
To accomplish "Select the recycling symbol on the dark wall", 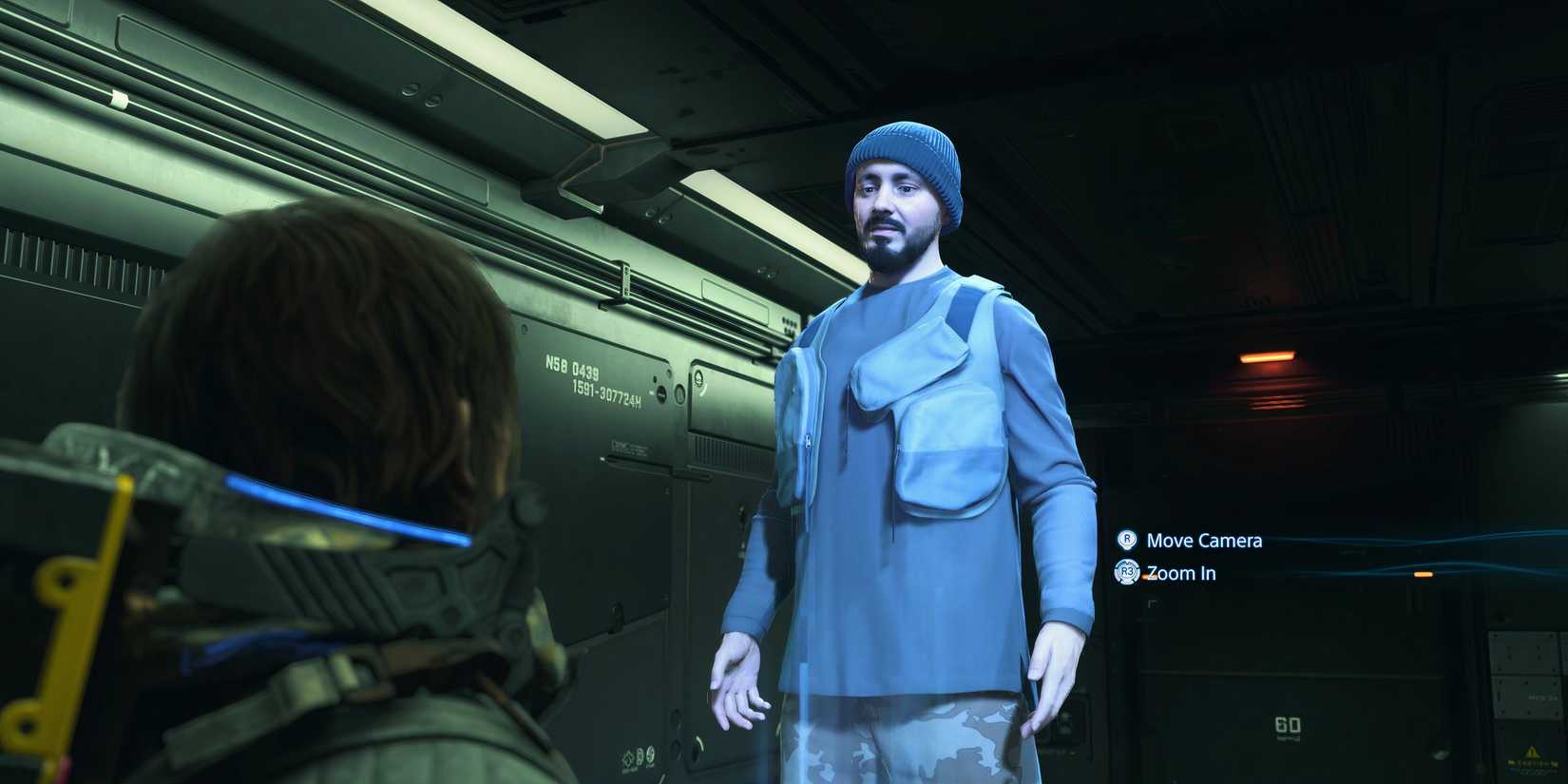I will tap(629, 757).
